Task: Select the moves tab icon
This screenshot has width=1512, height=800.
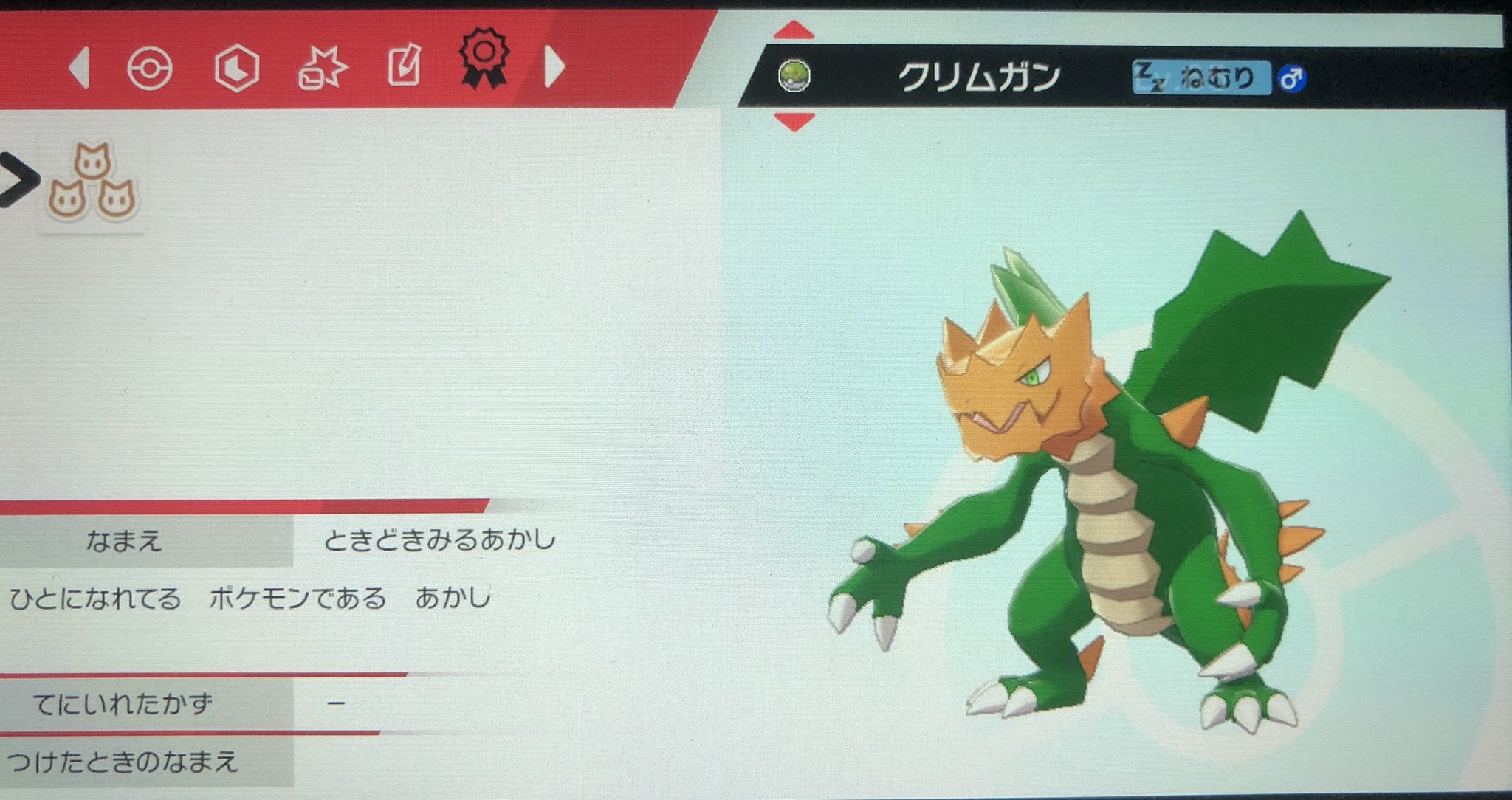Action: 323,66
